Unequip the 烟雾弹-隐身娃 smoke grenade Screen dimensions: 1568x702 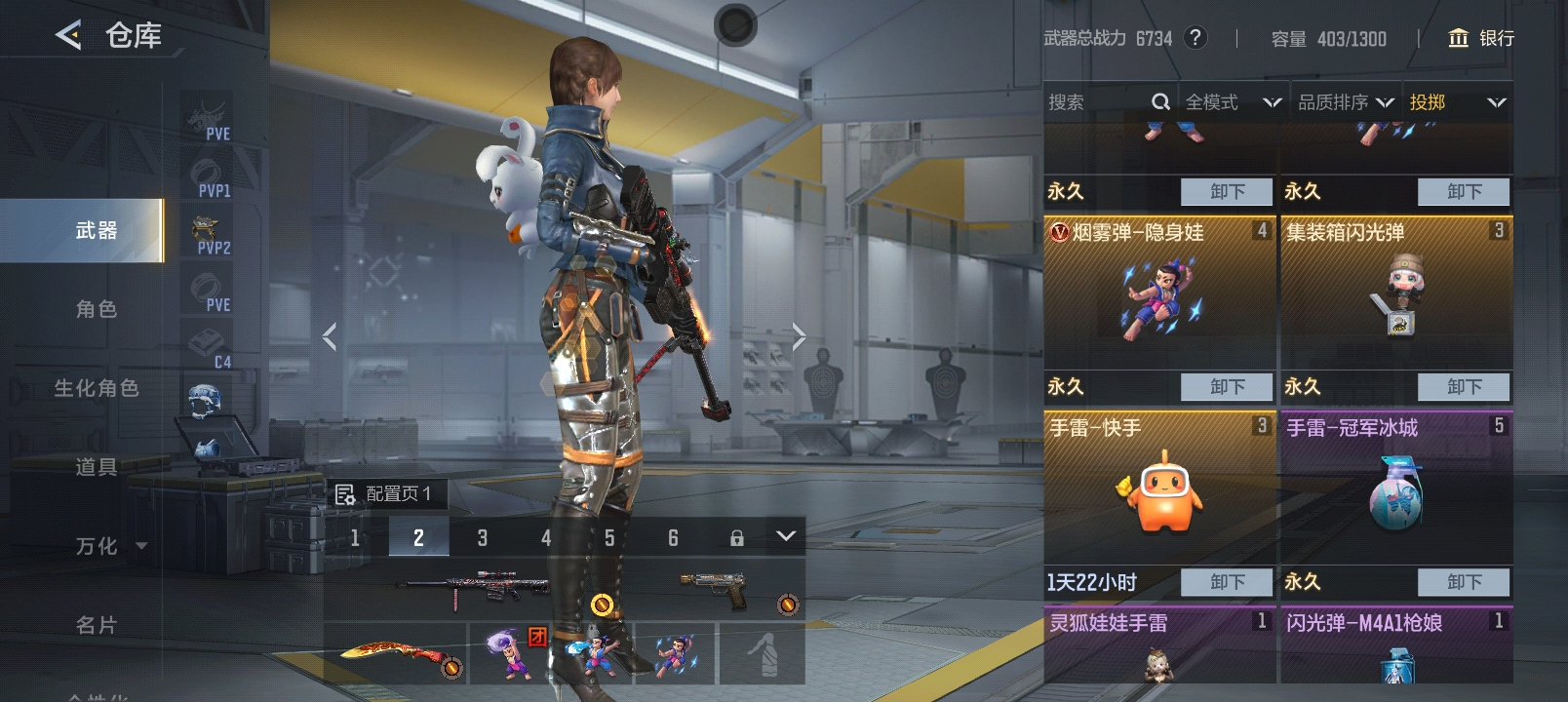1227,387
